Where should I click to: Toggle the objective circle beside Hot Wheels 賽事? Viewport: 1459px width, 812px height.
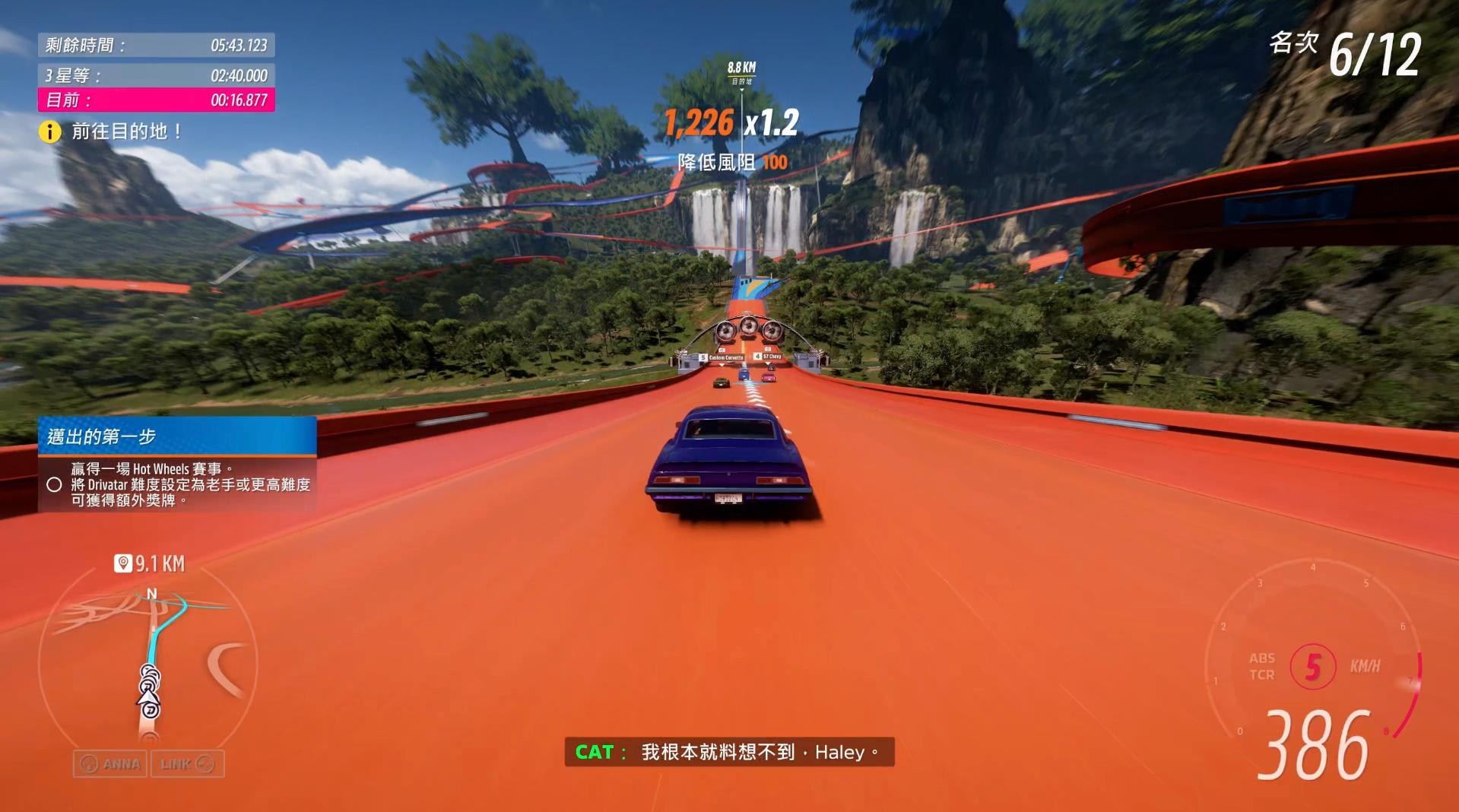54,484
